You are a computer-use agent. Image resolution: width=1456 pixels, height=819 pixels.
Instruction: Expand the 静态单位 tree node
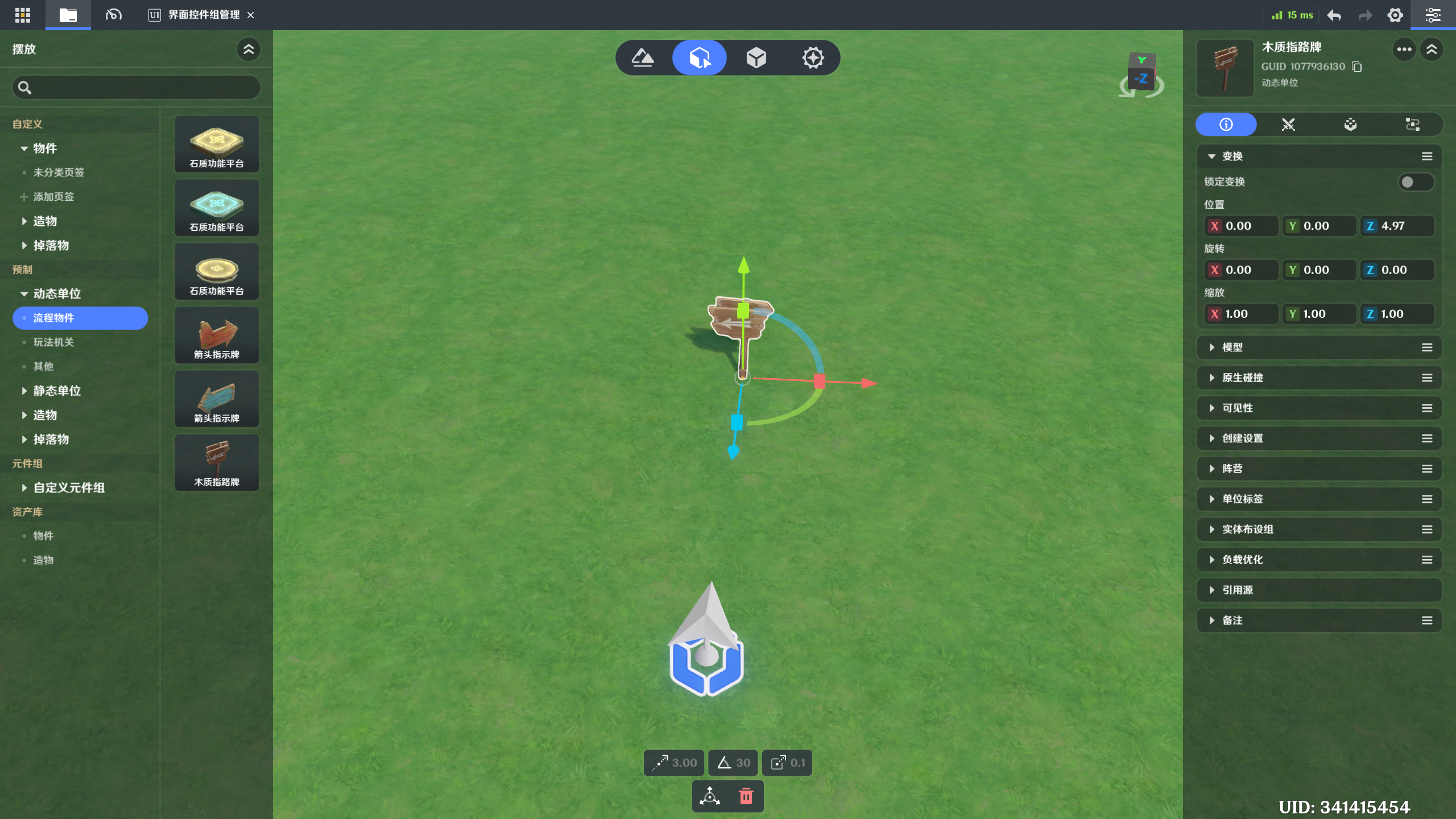click(24, 391)
